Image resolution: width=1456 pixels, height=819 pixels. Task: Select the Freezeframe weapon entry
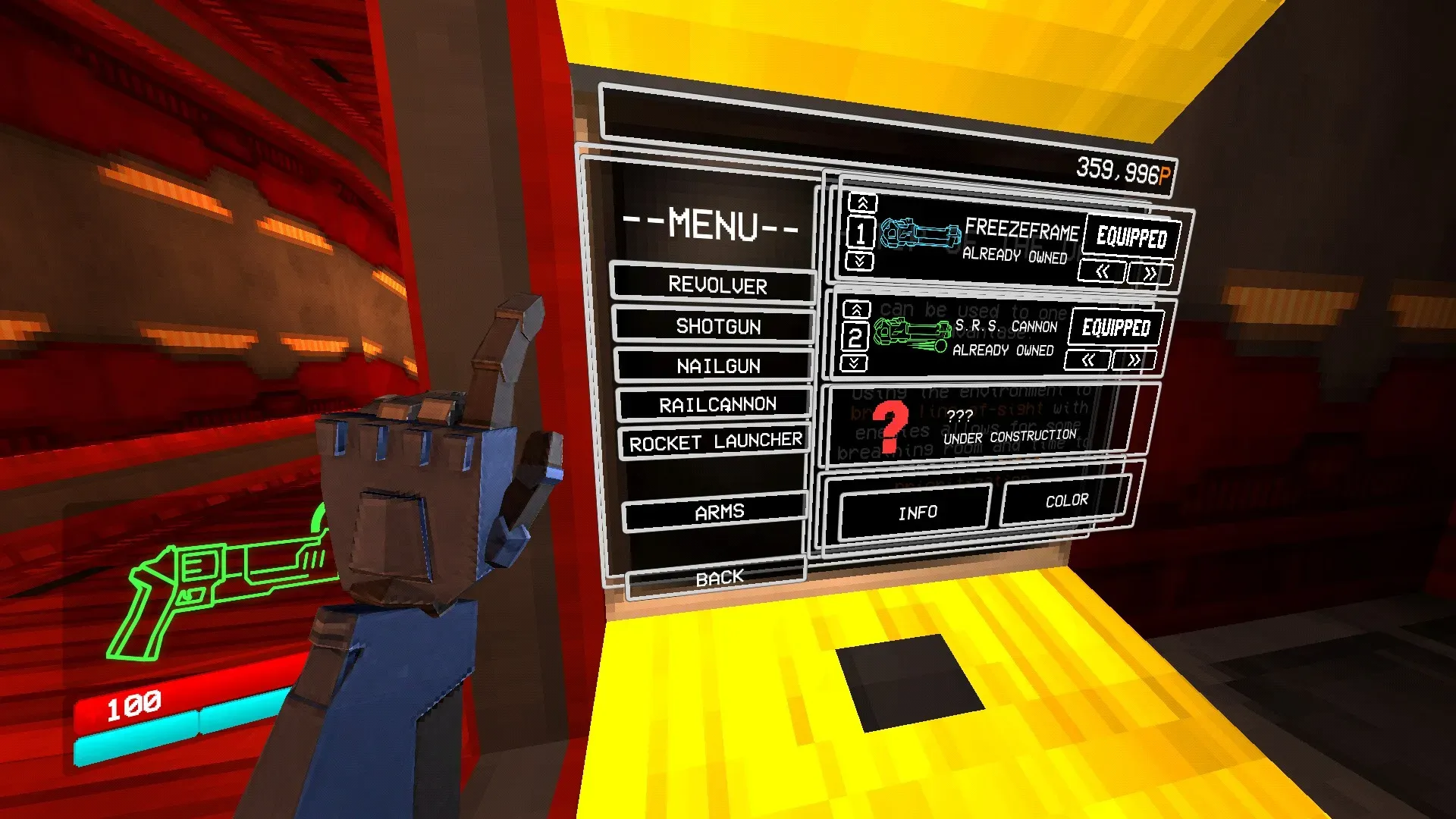tap(978, 240)
